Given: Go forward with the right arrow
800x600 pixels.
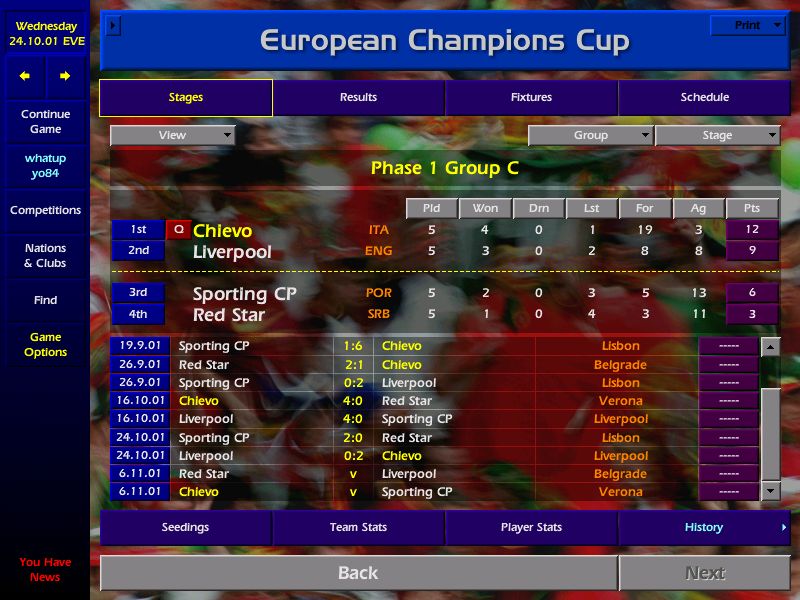Looking at the screenshot, I should pyautogui.click(x=65, y=76).
